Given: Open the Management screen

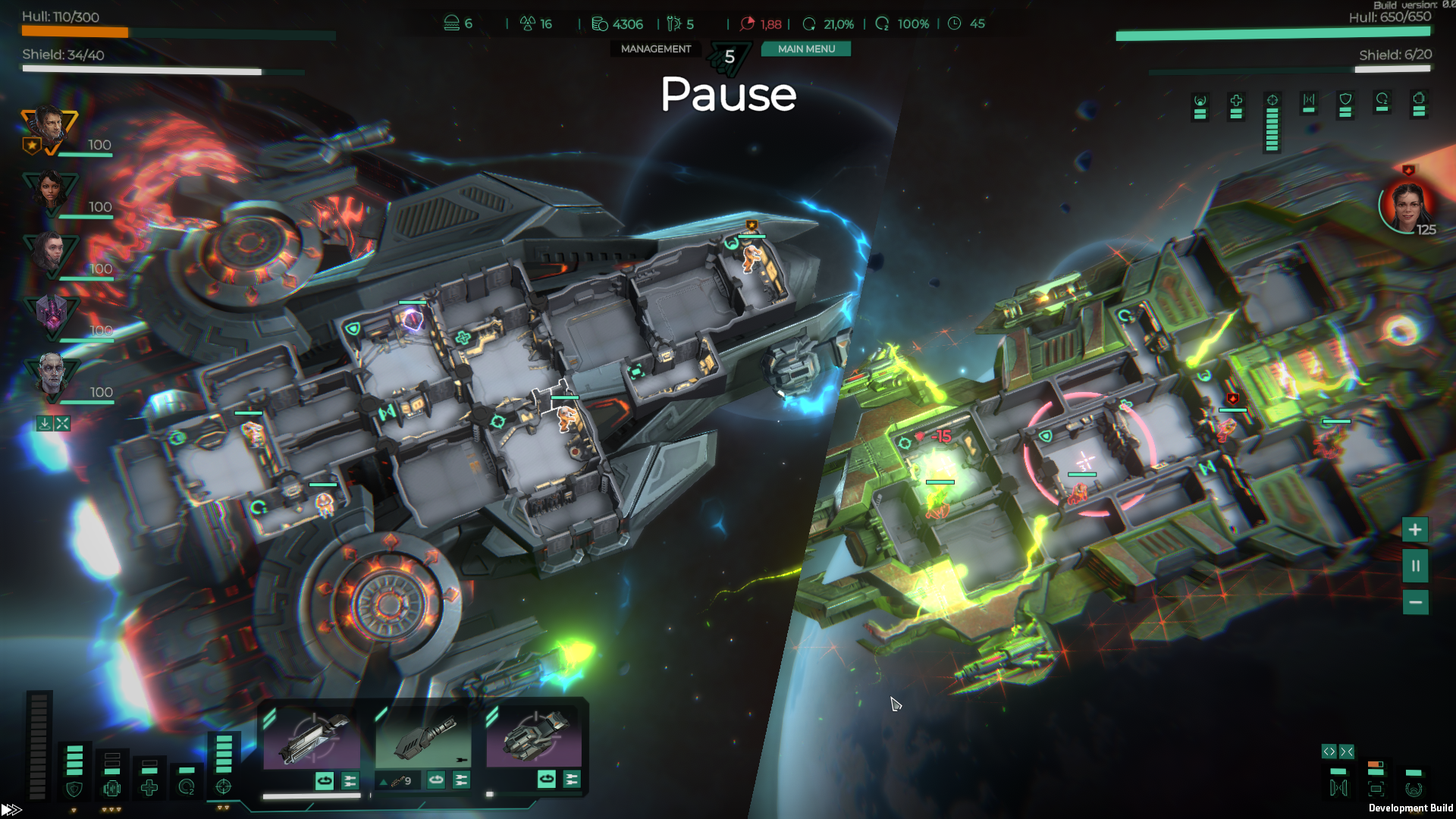Looking at the screenshot, I should point(656,49).
